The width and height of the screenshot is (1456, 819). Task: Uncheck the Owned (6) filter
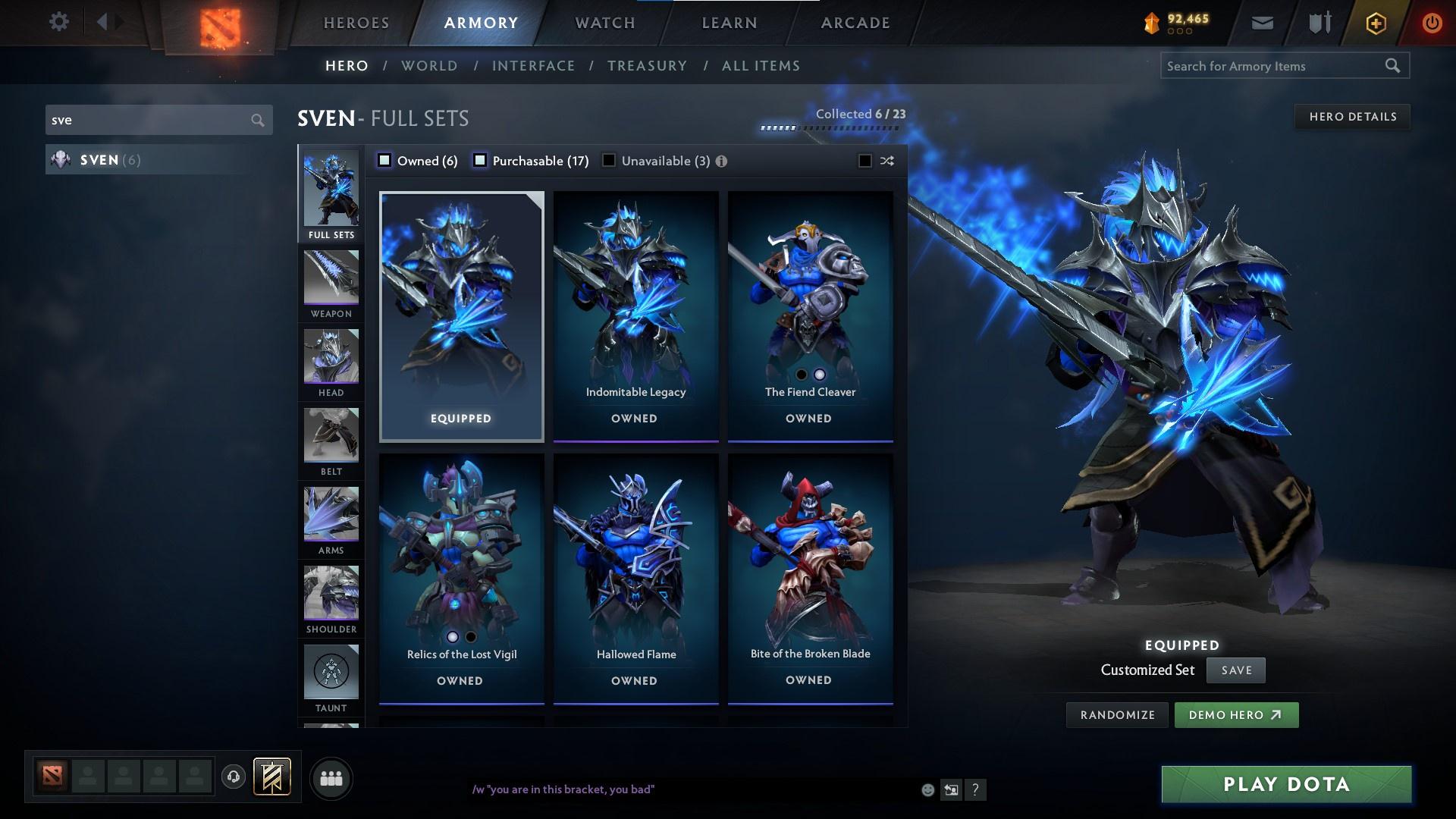pos(385,160)
